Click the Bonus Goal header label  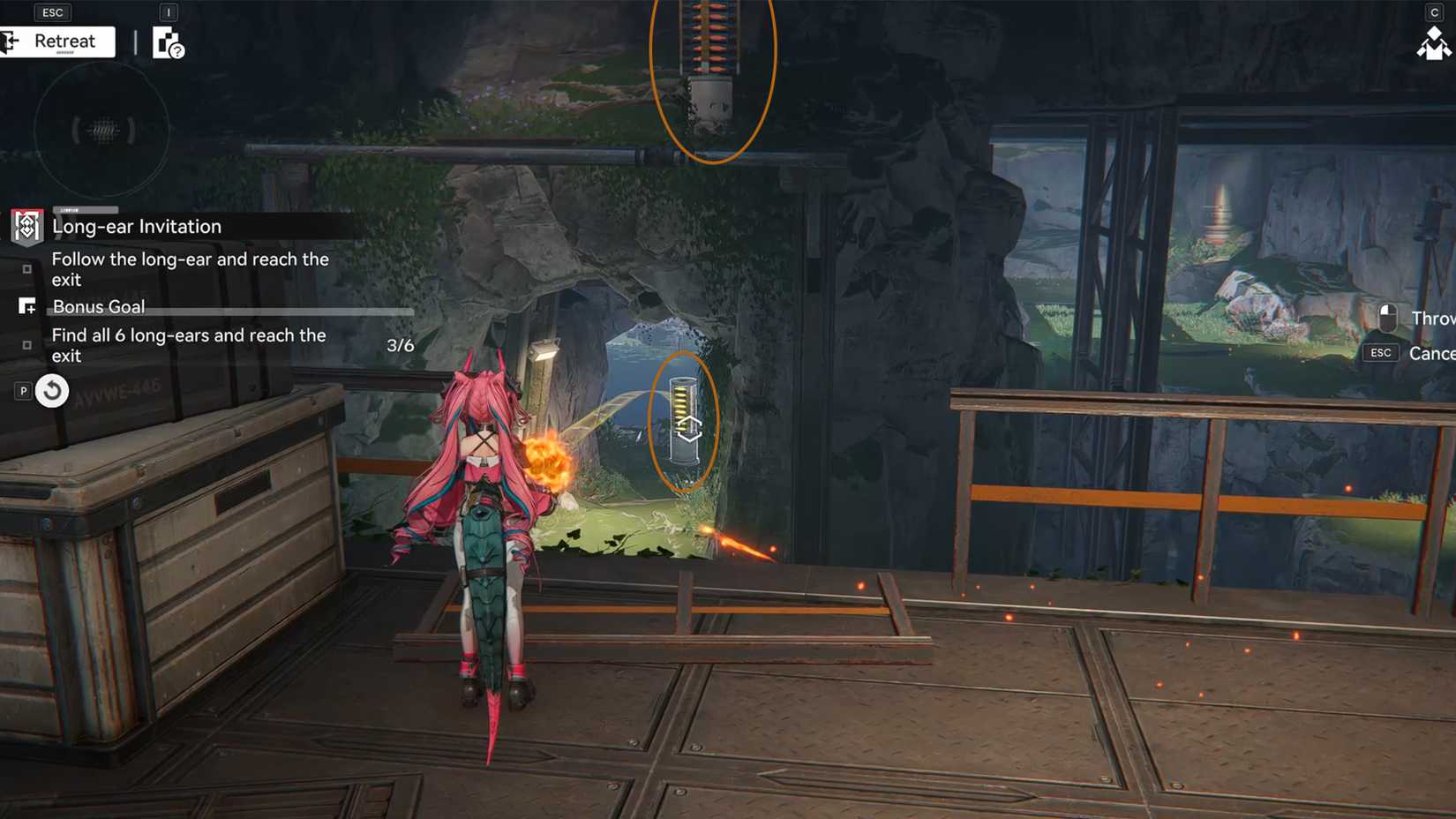(98, 306)
